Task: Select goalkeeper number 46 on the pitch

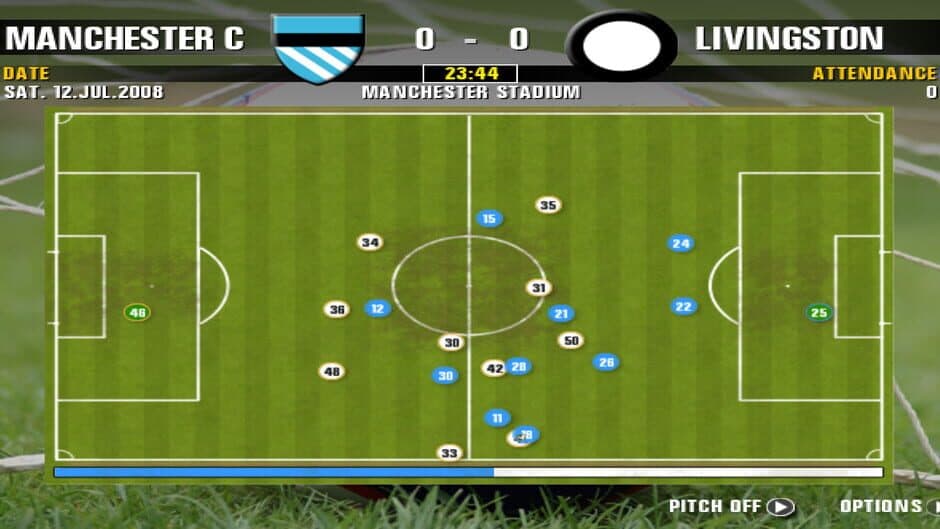Action: pyautogui.click(x=137, y=313)
